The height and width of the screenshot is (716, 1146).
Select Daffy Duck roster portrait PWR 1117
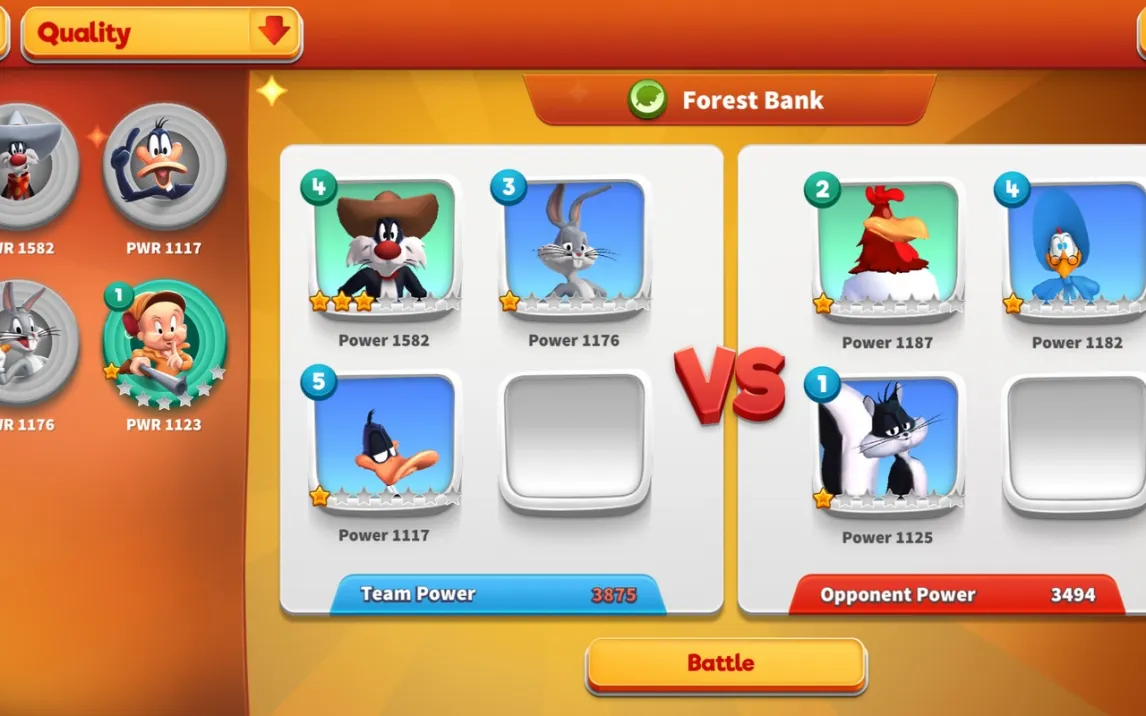[164, 166]
